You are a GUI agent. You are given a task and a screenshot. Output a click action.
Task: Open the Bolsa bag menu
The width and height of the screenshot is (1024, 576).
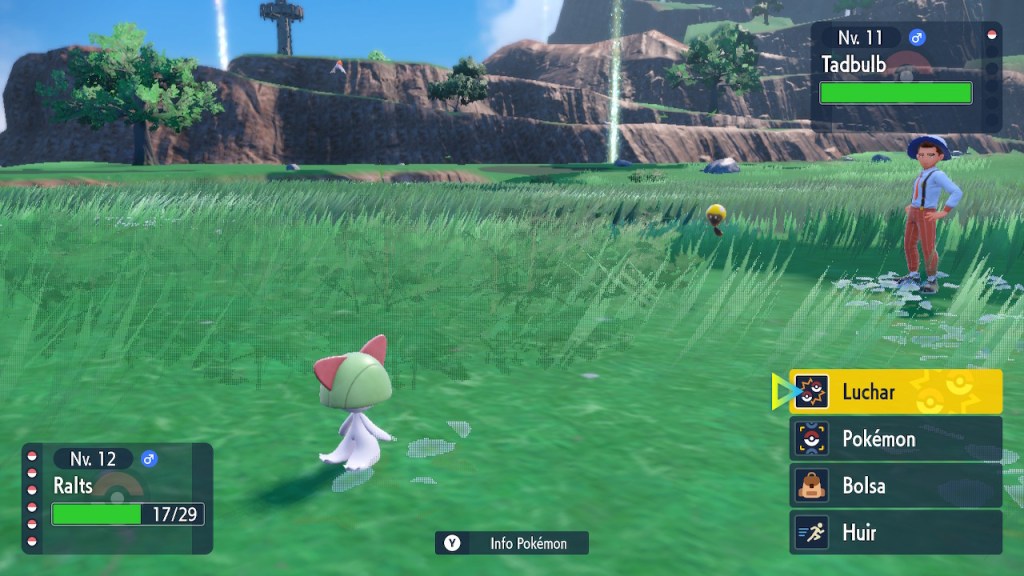pyautogui.click(x=896, y=485)
